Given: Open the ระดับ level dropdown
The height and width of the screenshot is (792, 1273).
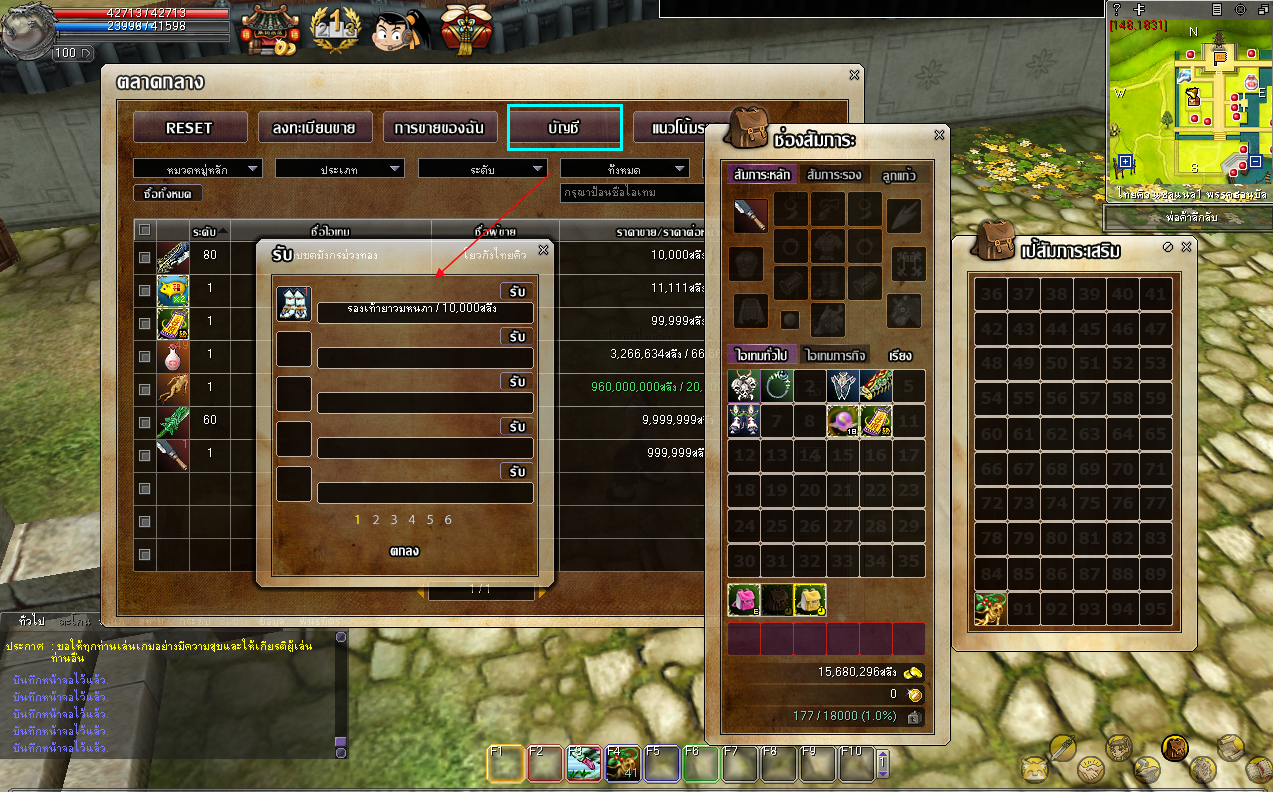Looking at the screenshot, I should coord(482,169).
